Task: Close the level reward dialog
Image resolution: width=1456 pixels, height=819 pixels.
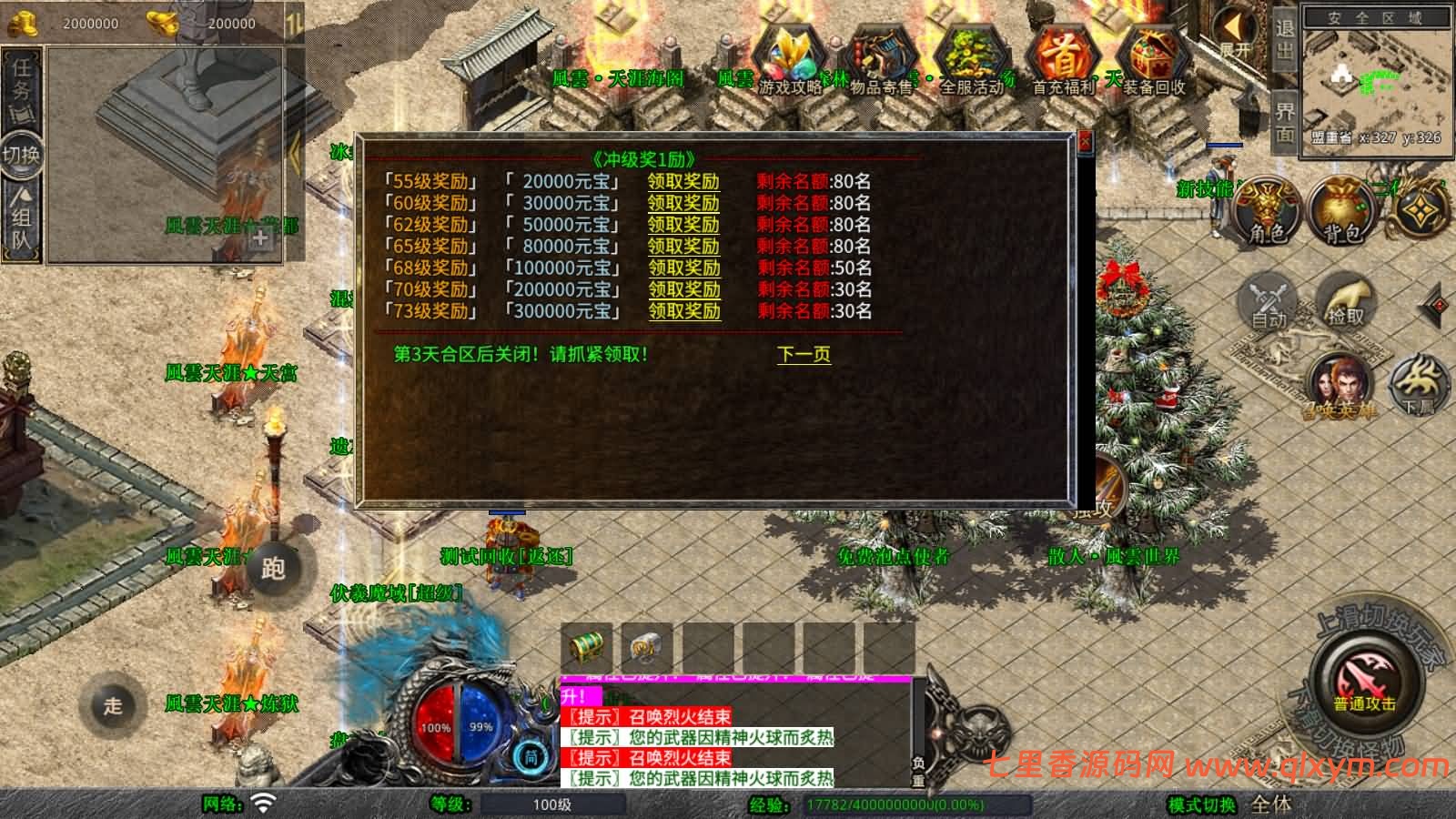Action: click(x=1085, y=143)
